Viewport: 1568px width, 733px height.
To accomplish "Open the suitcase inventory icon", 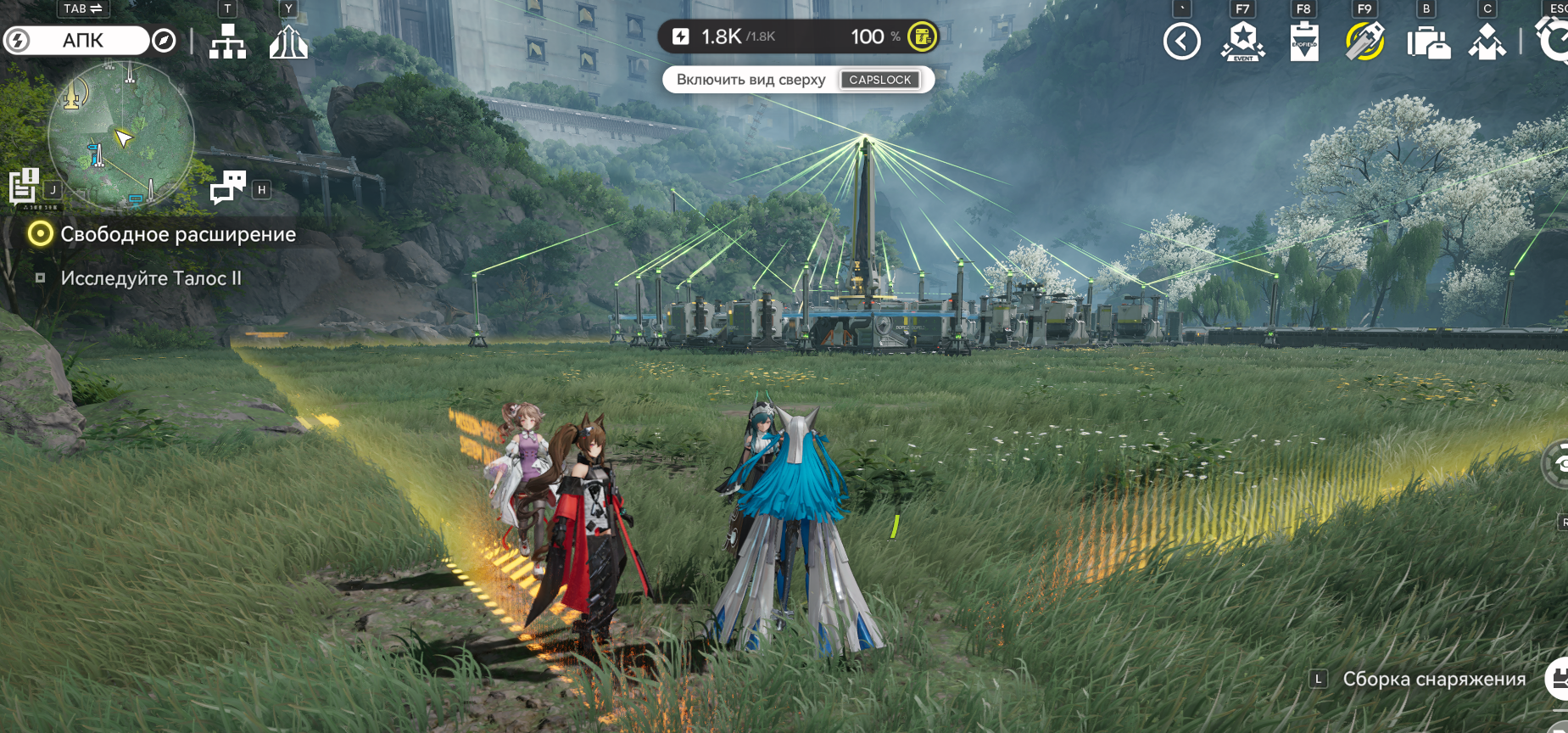I will (x=1427, y=42).
